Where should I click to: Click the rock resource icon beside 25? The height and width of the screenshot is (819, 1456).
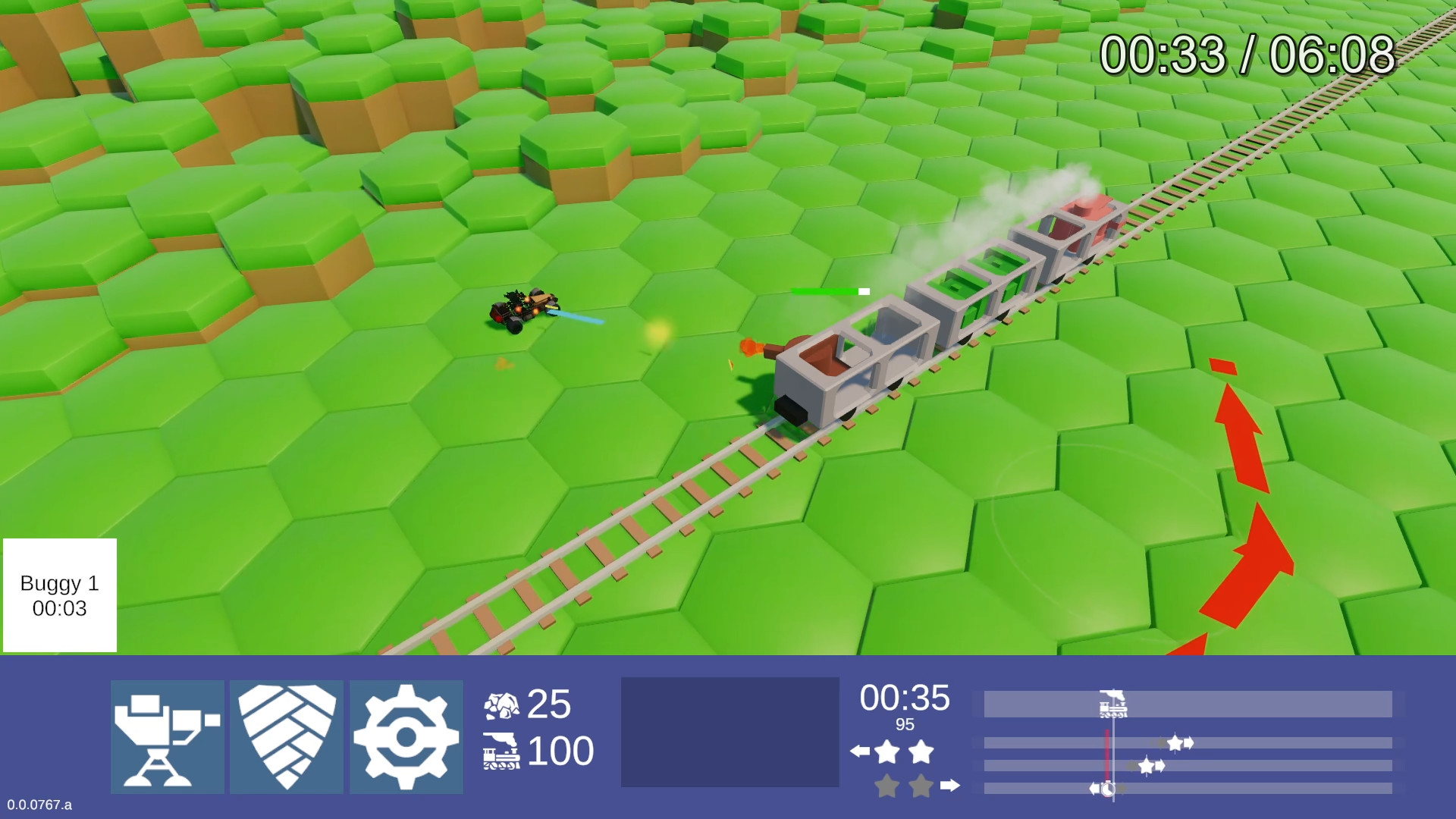tap(503, 704)
